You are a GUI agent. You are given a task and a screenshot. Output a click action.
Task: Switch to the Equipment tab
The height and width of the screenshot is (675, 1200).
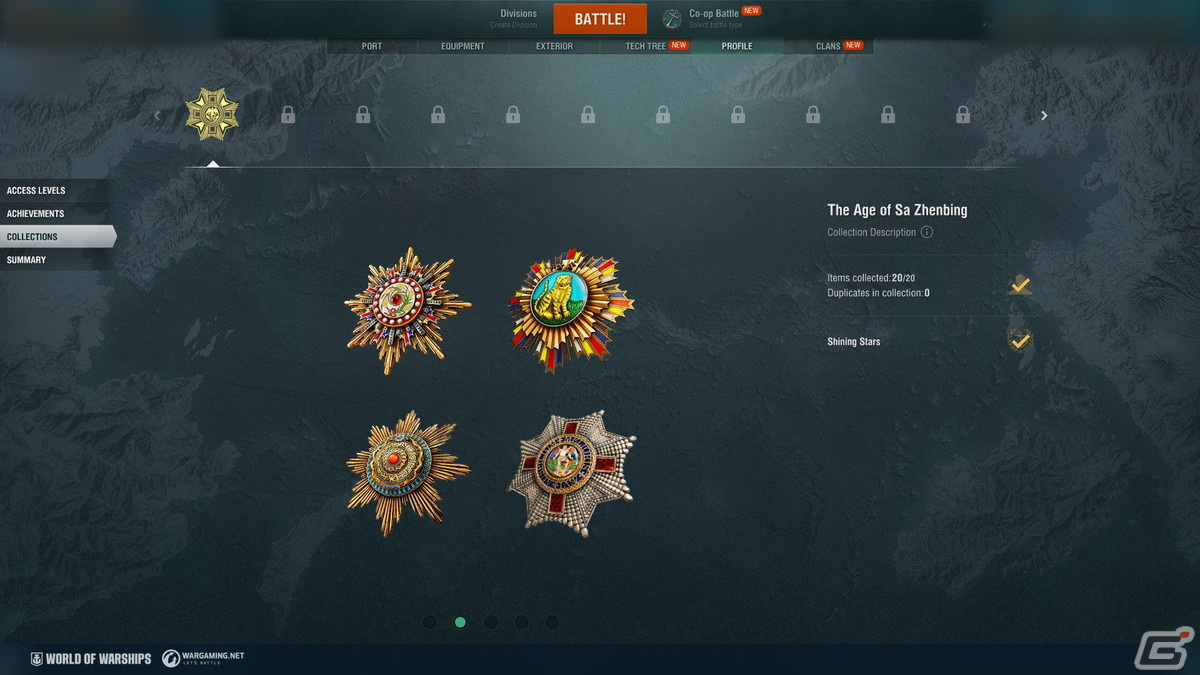[463, 46]
